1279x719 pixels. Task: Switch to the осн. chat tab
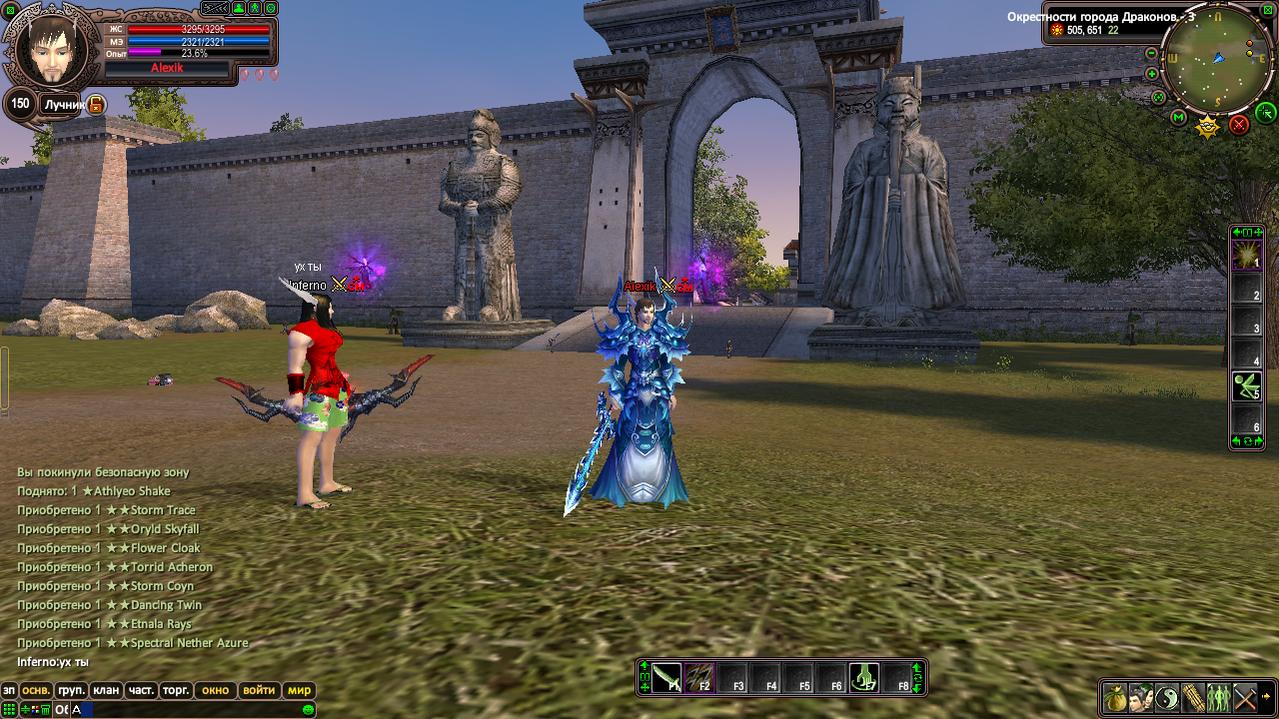coord(37,690)
